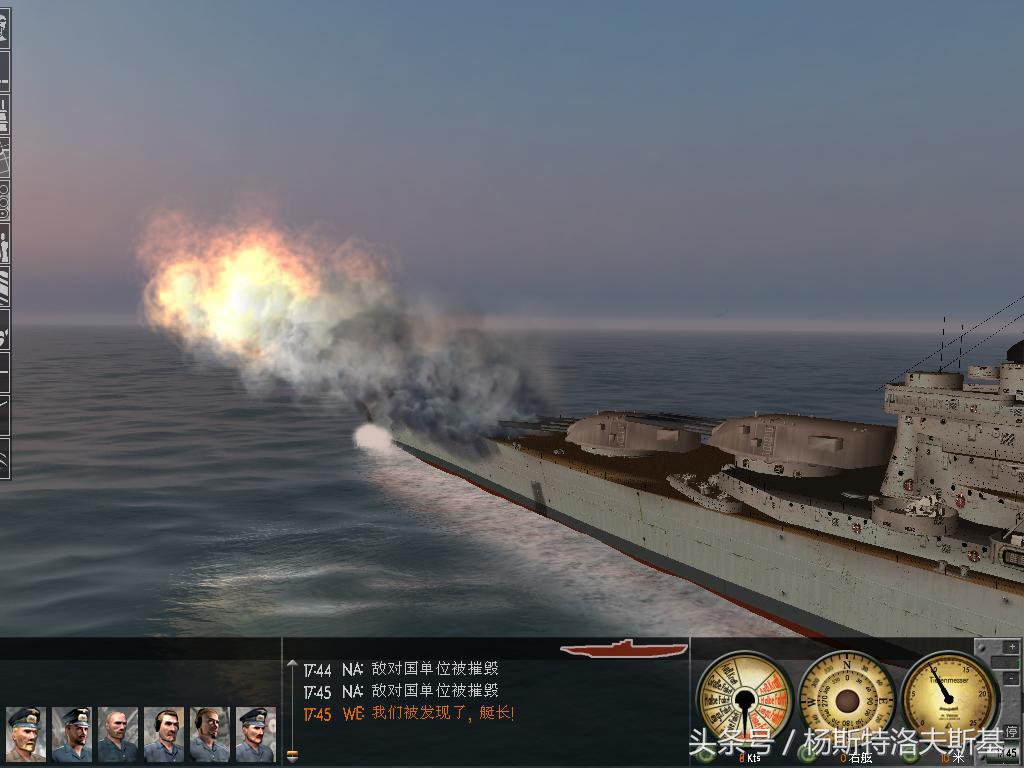Click the compass heading dial
The height and width of the screenshot is (768, 1024).
[847, 697]
